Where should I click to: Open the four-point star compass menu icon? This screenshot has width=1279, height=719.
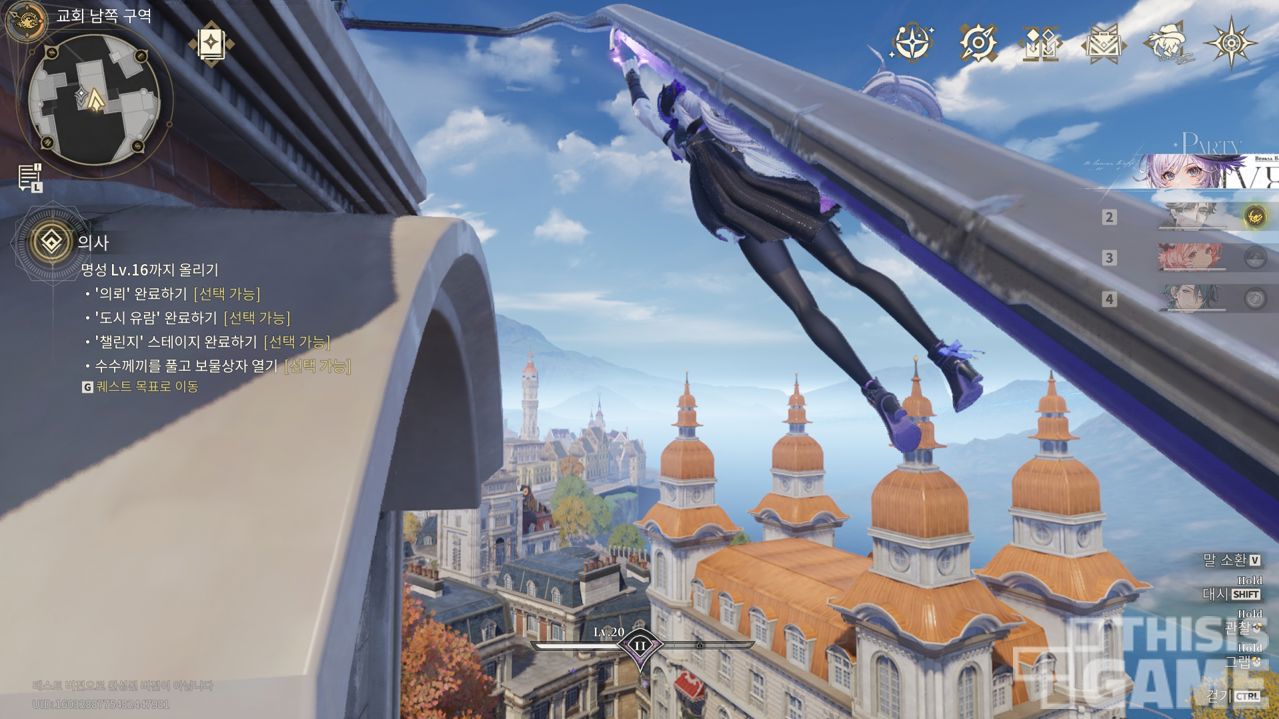(x=913, y=42)
